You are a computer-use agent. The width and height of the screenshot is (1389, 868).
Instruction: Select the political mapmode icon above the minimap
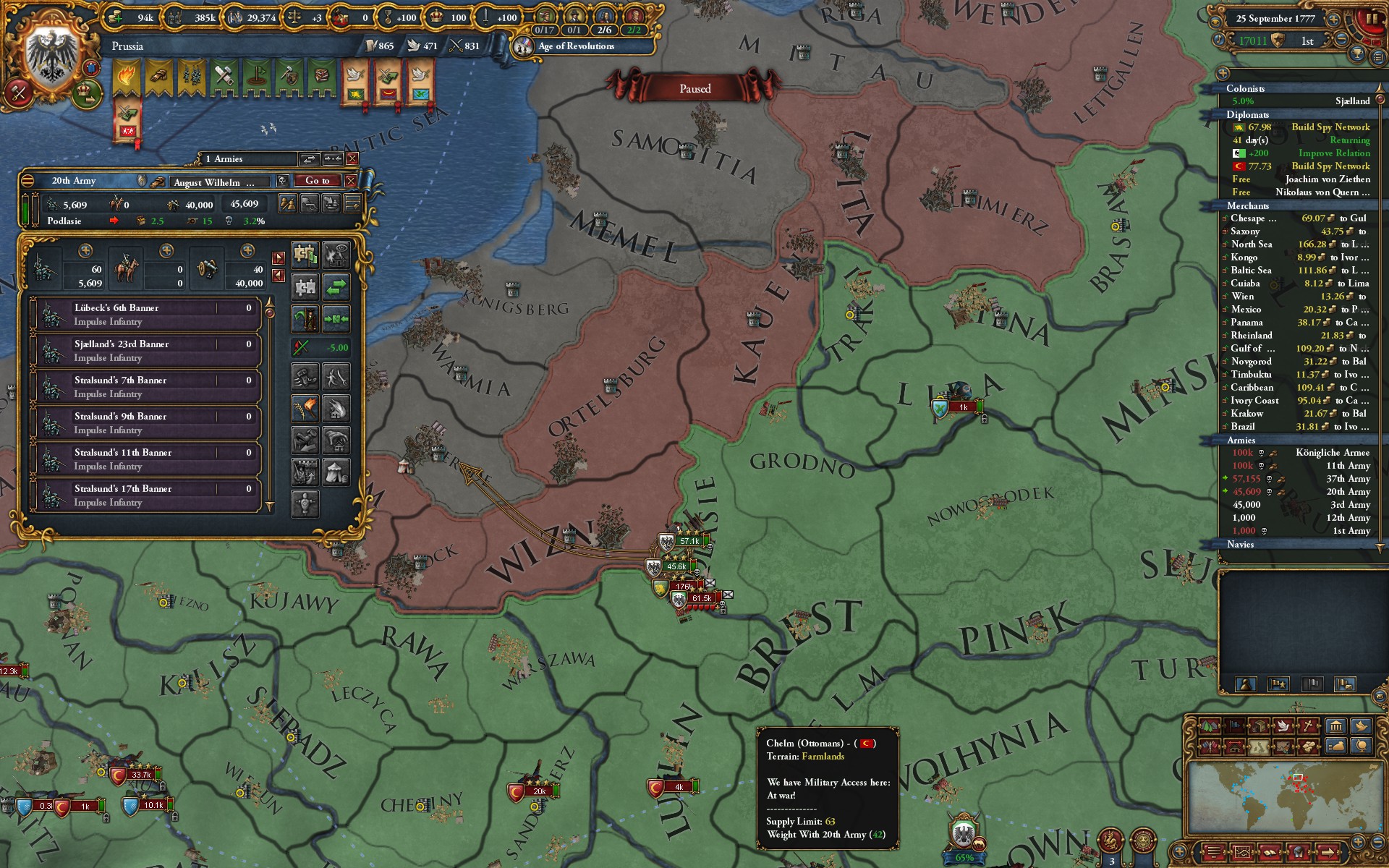point(1236,724)
